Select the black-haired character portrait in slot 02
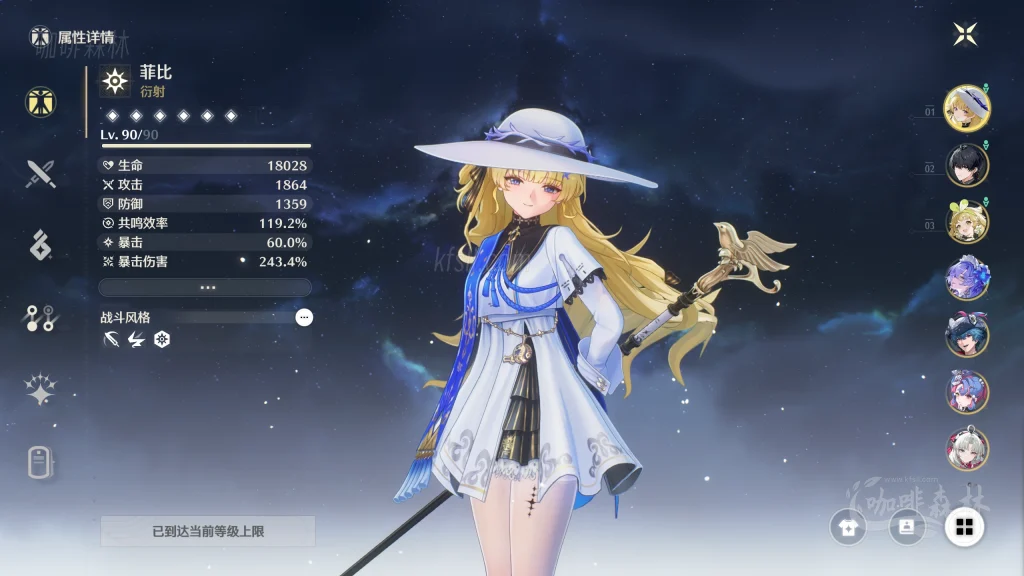 pyautogui.click(x=967, y=165)
